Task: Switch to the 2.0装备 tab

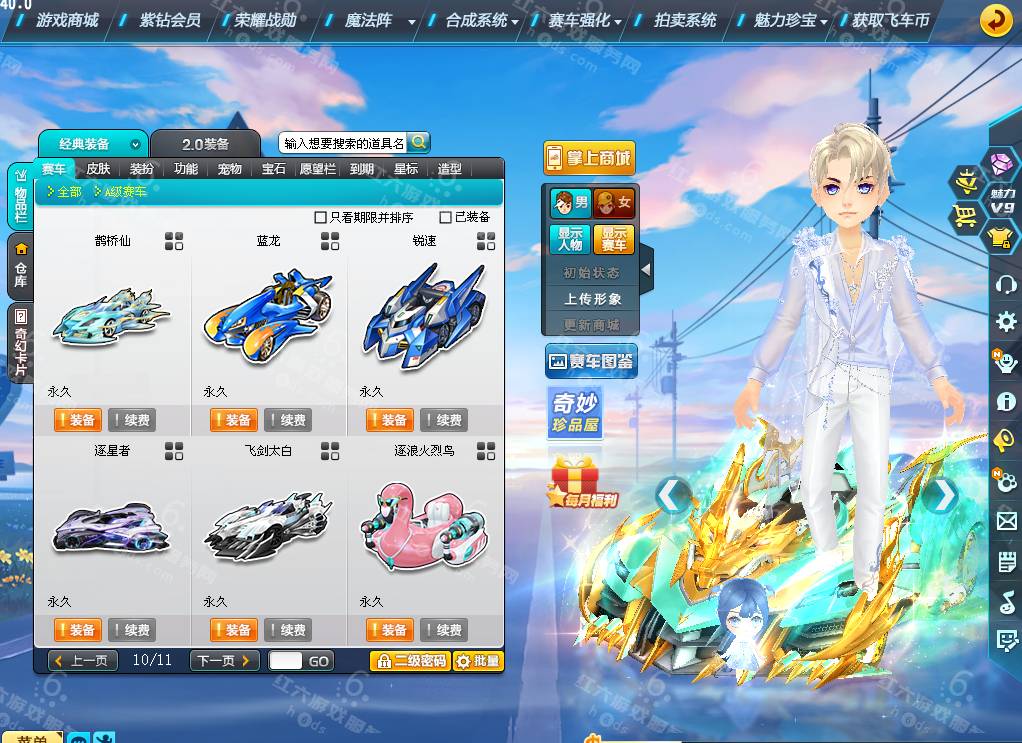Action: [205, 144]
